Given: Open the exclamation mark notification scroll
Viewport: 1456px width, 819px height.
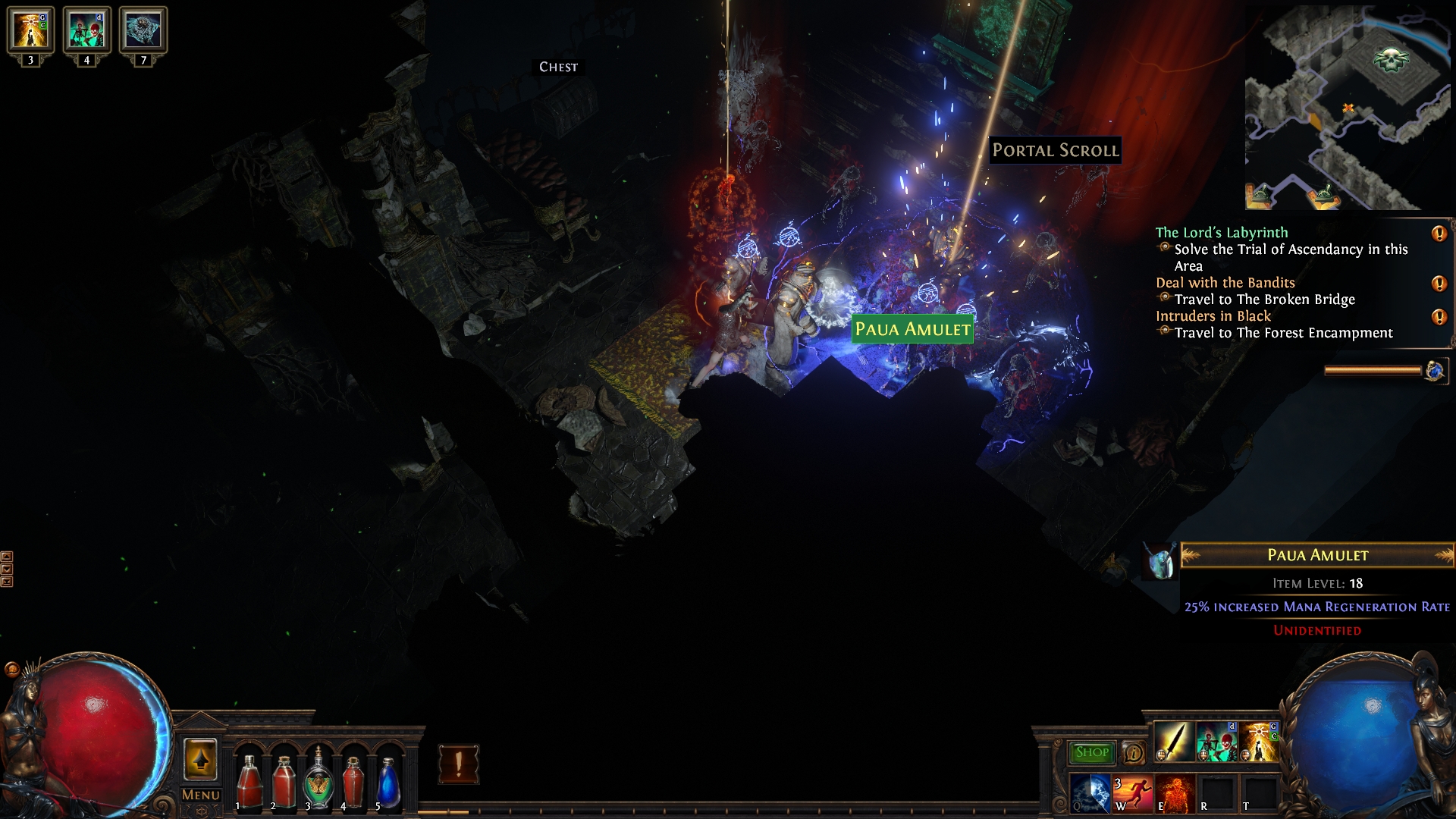Looking at the screenshot, I should [x=458, y=764].
